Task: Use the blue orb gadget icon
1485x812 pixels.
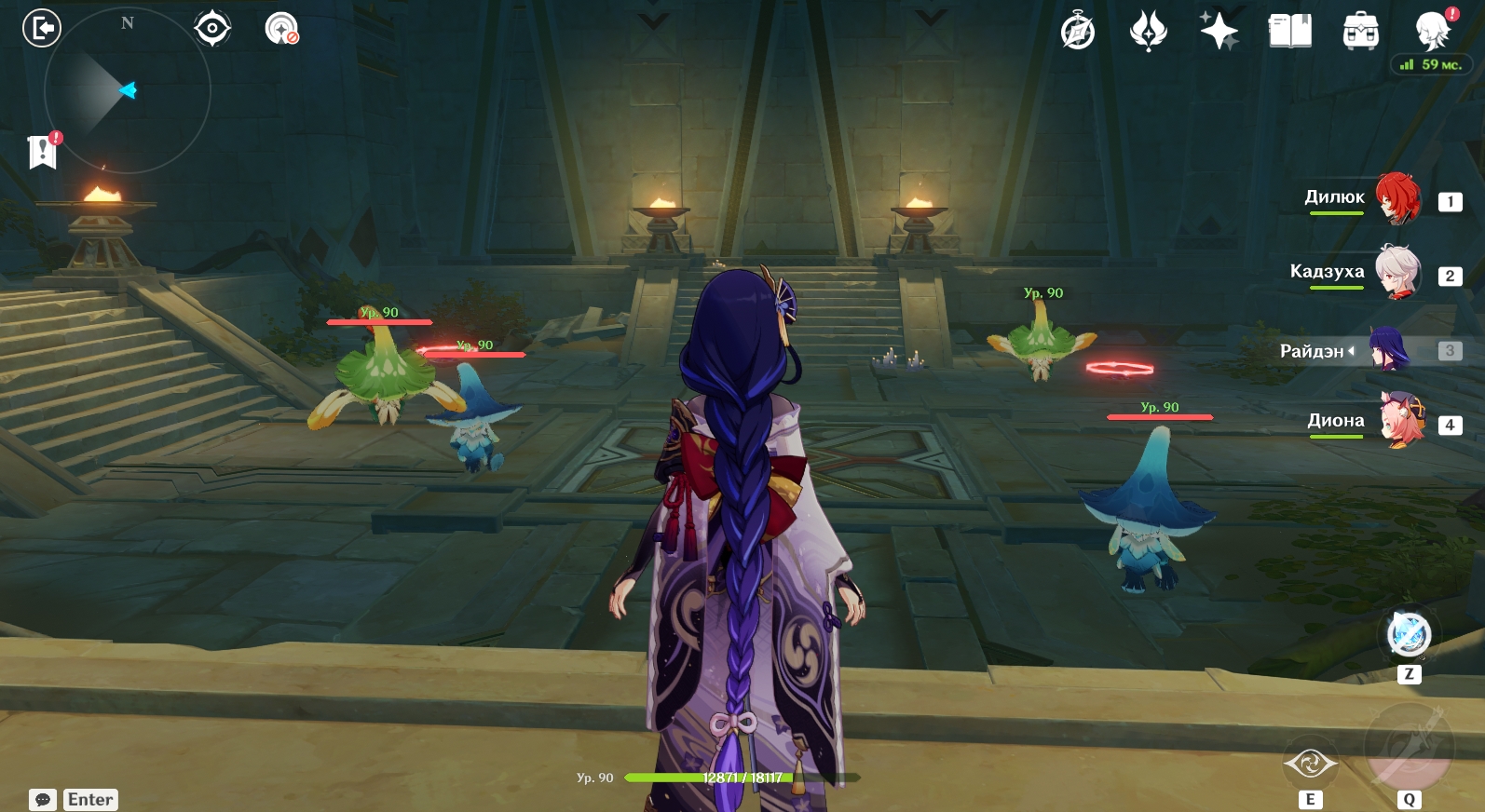Action: coord(1409,635)
